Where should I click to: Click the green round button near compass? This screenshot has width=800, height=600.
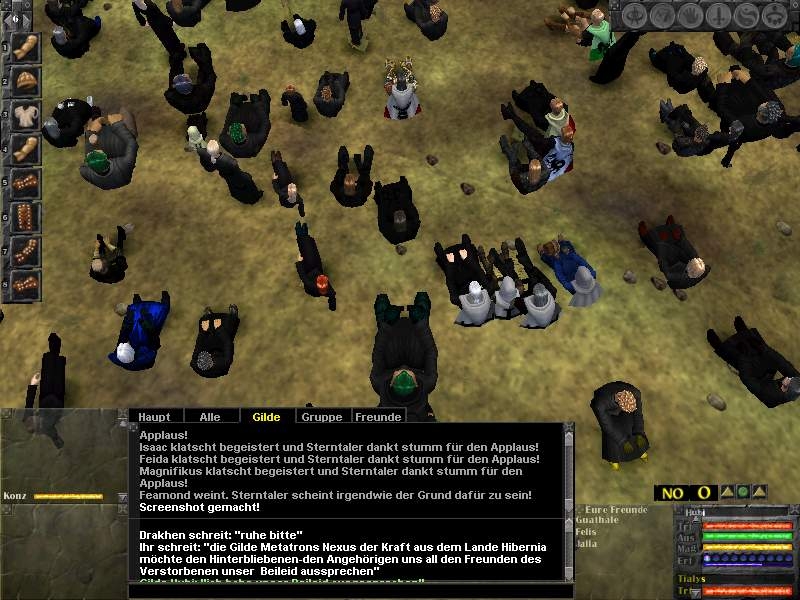click(742, 492)
